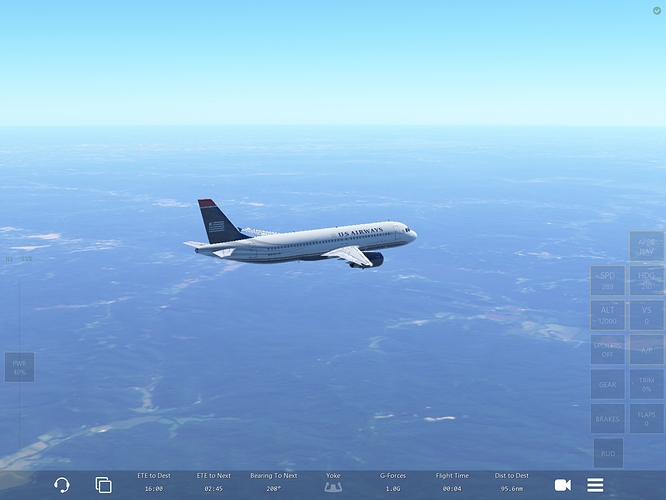The height and width of the screenshot is (500, 666).
Task: Engage the A/P autopilot button
Action: [x=647, y=349]
